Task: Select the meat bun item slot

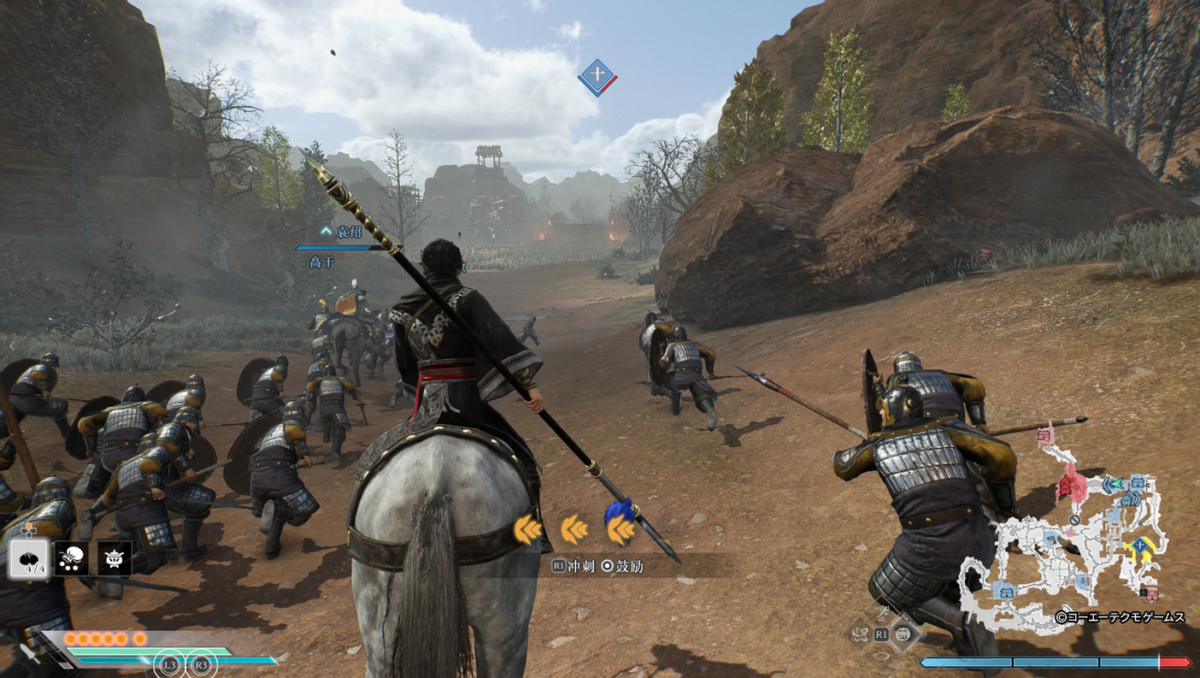Action: [x=30, y=558]
